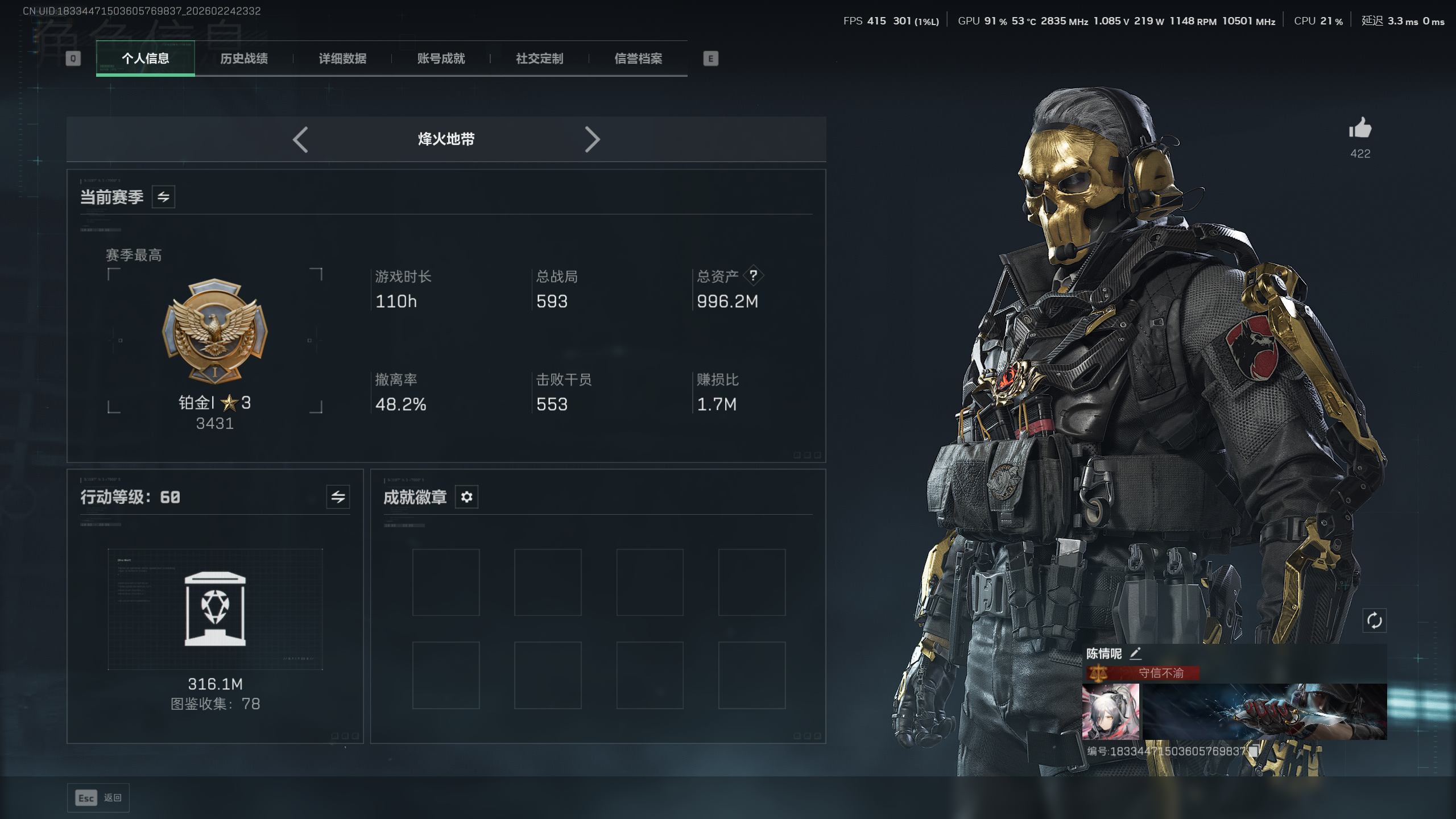Image resolution: width=1456 pixels, height=819 pixels.
Task: Open the 成就徽章 gear settings
Action: tap(466, 497)
